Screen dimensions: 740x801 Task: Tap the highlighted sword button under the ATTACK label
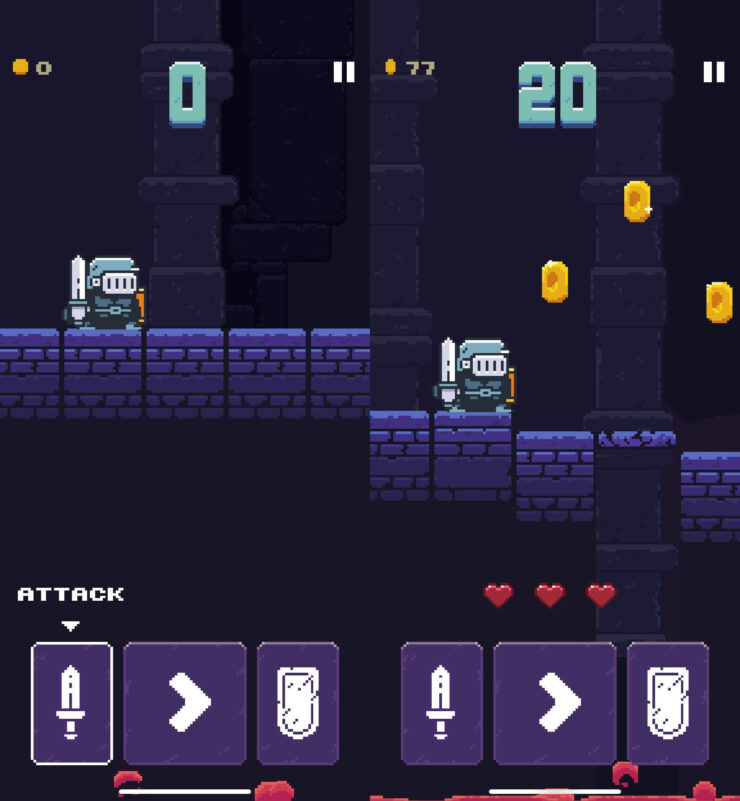(72, 703)
